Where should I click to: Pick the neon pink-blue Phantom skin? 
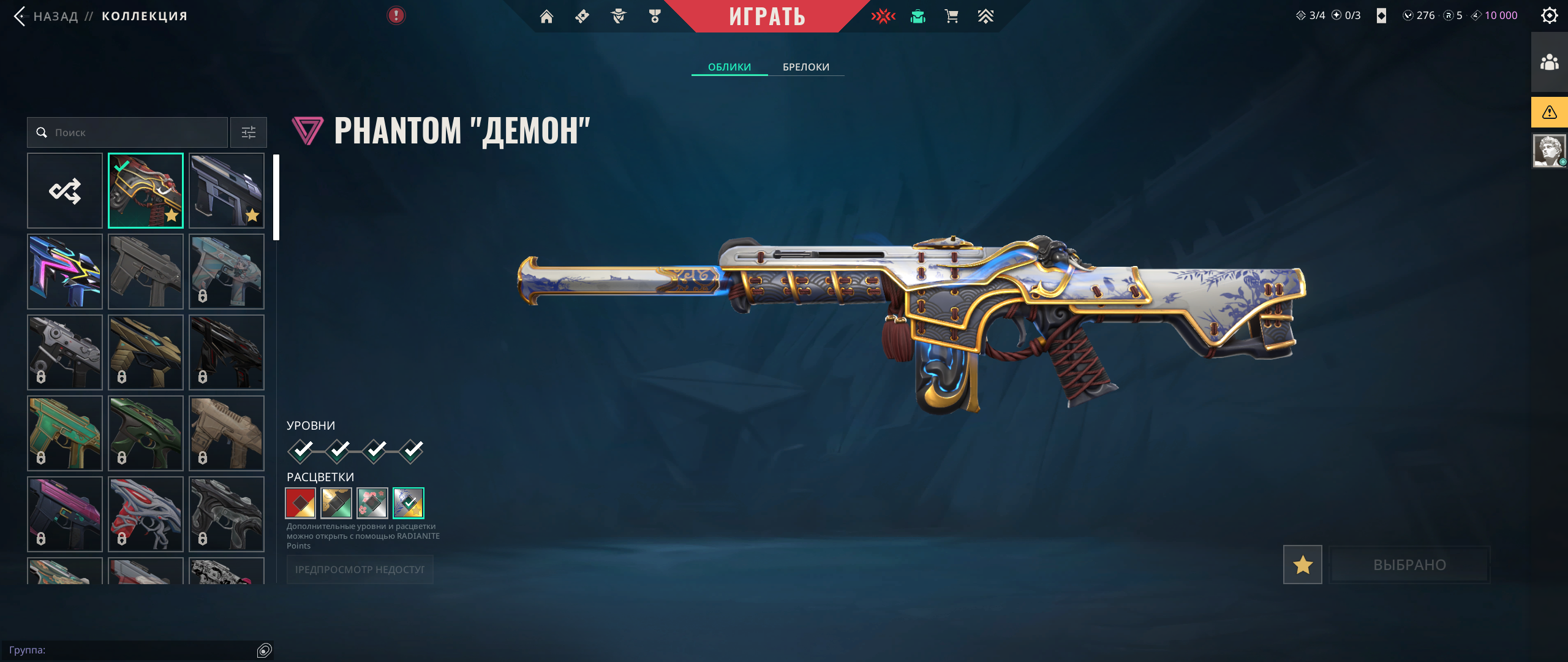tap(65, 272)
